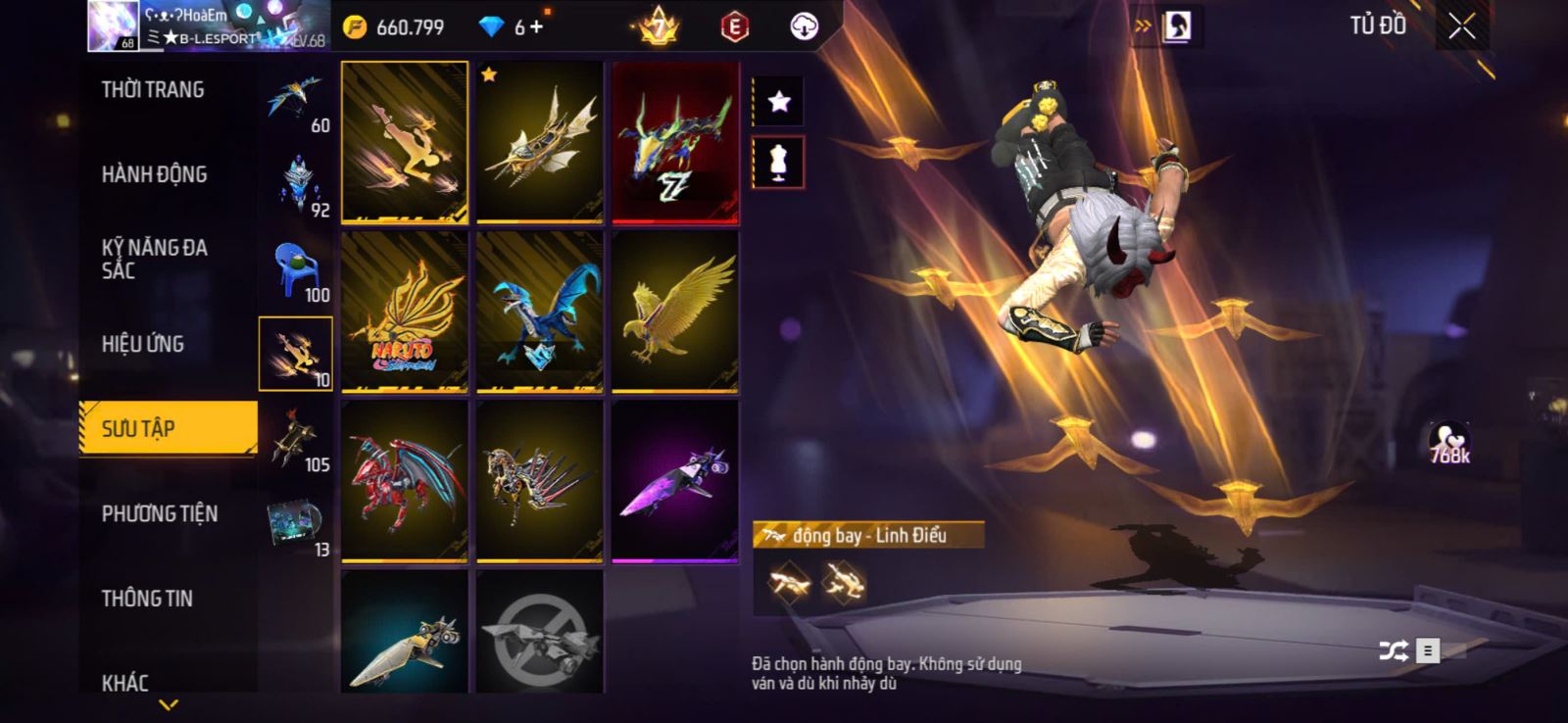The width and height of the screenshot is (1568, 723).
Task: Select the Kỹ Năng Đa Sắc tab
Action: pos(154,259)
